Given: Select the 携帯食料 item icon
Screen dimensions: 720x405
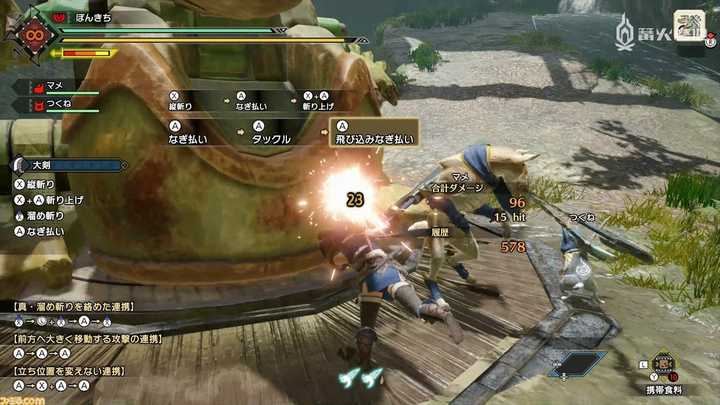Looking at the screenshot, I should [664, 362].
